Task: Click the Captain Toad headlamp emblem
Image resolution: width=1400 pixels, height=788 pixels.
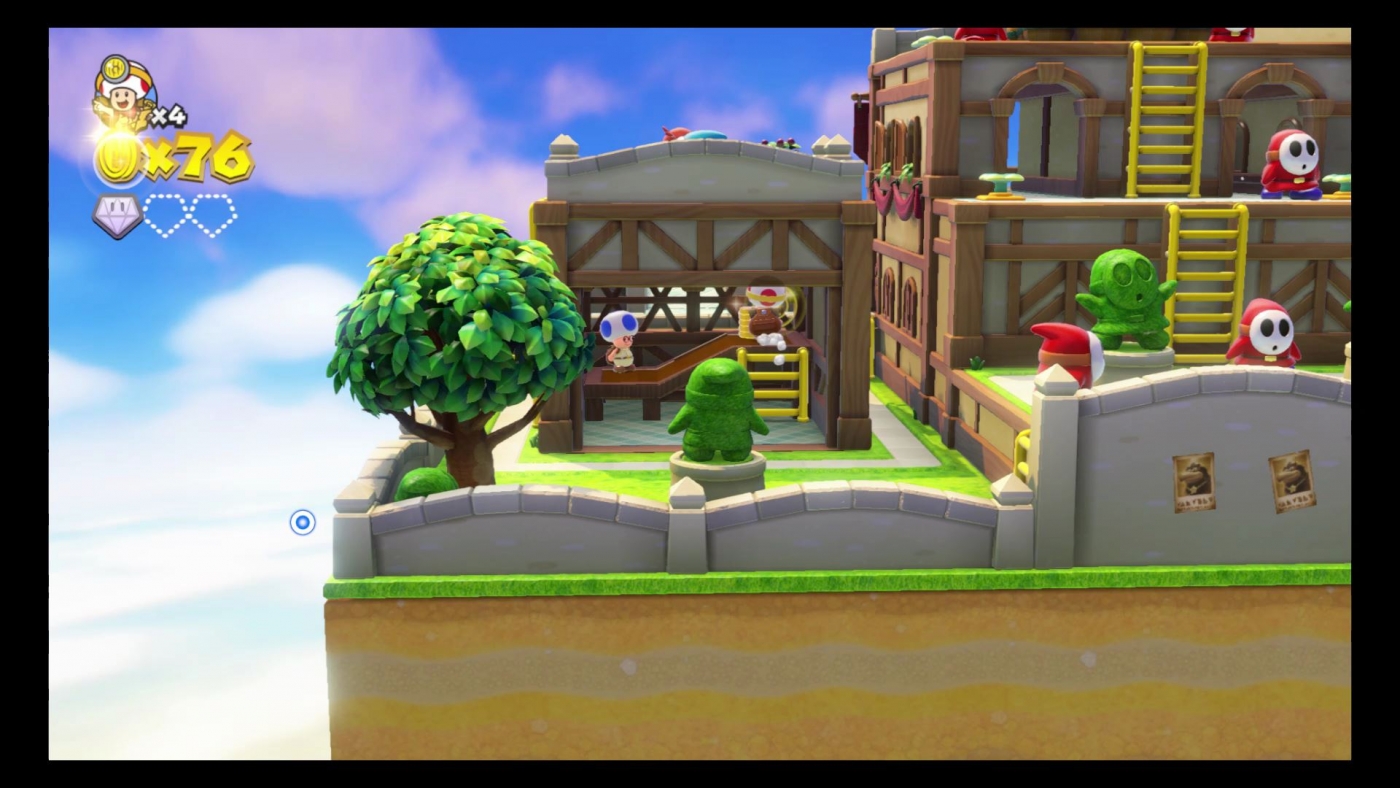Action: (x=117, y=68)
